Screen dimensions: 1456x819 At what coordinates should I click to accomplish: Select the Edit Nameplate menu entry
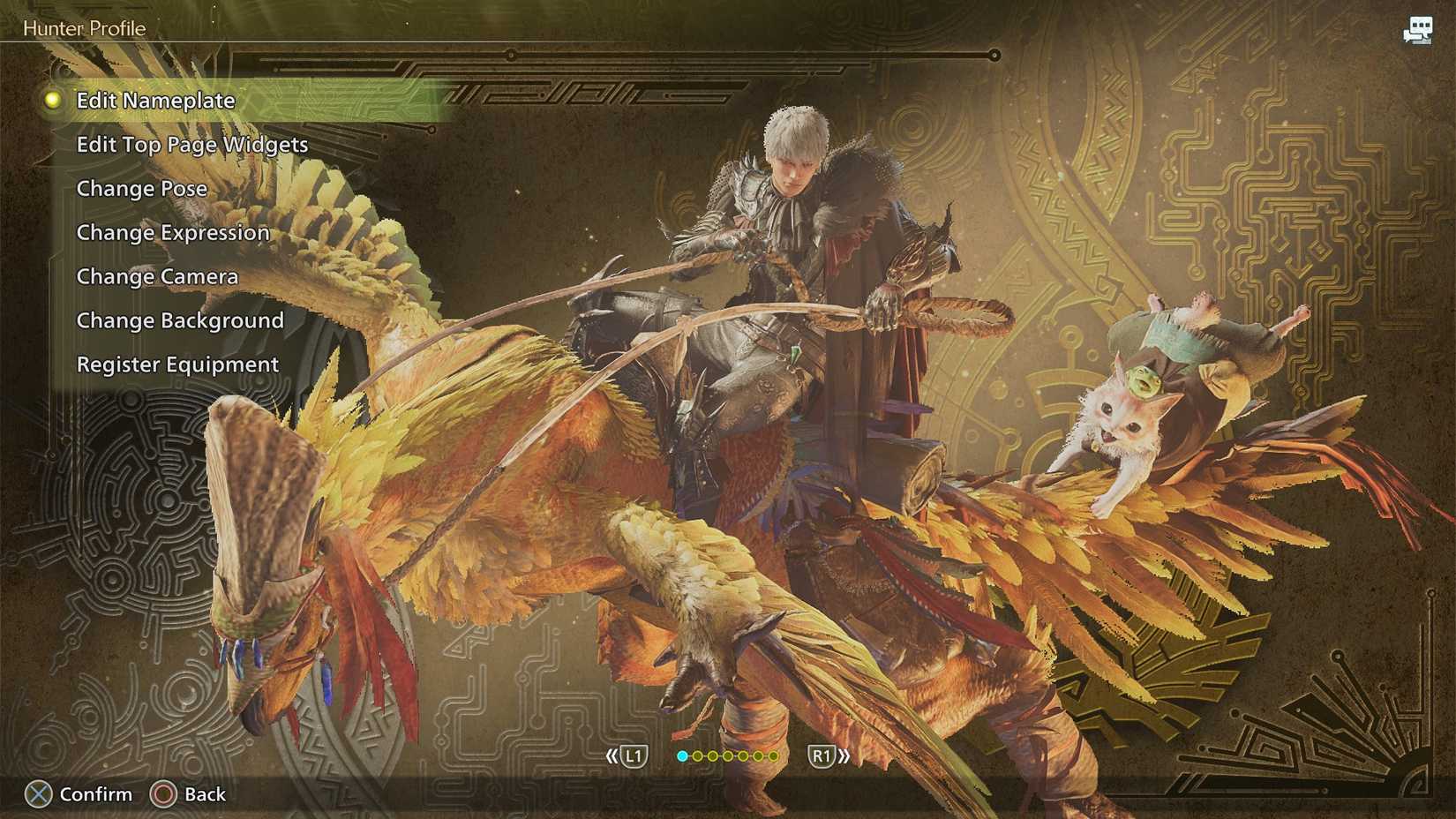click(x=154, y=100)
